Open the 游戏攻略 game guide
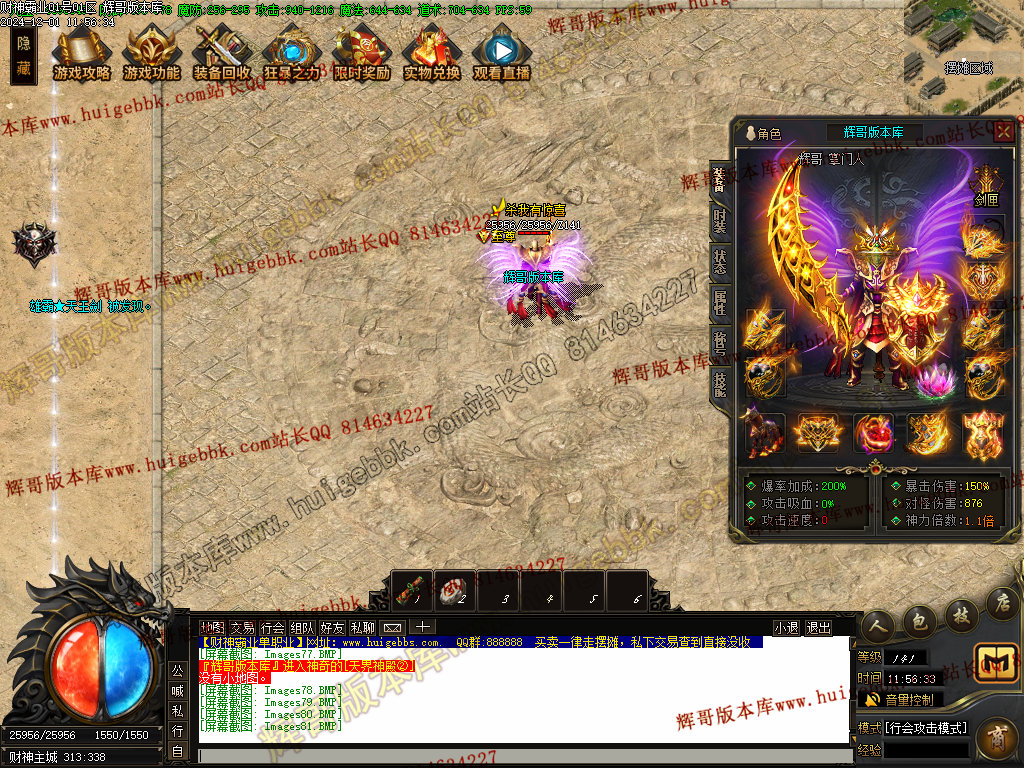This screenshot has height=768, width=1024. [82, 54]
